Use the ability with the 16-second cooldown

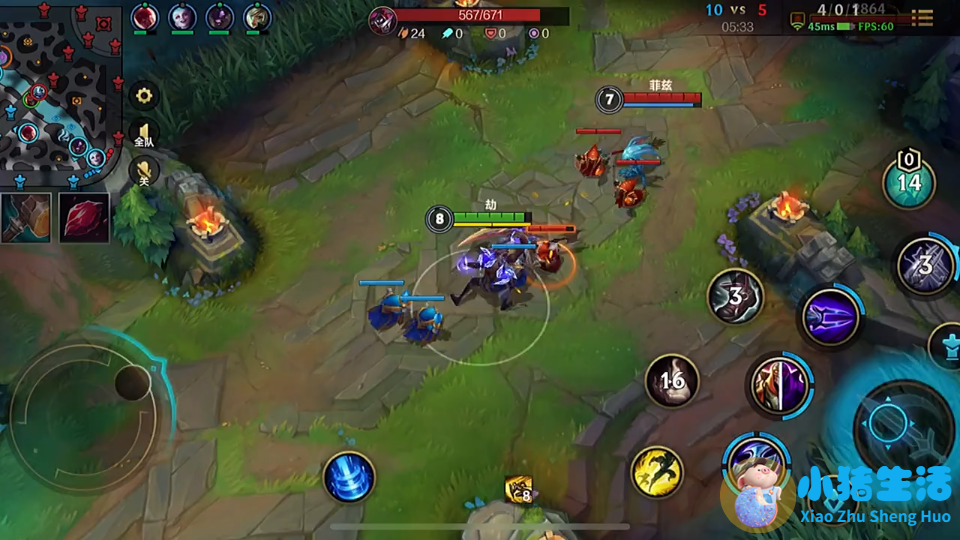pos(672,381)
